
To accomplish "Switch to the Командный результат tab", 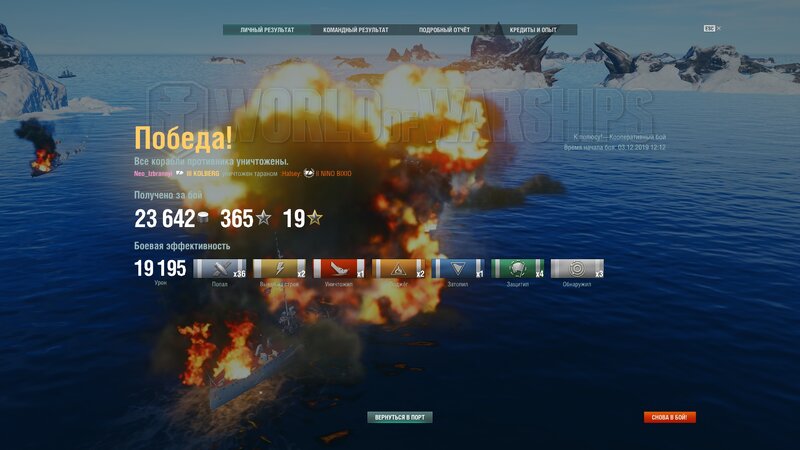I will coord(352,30).
